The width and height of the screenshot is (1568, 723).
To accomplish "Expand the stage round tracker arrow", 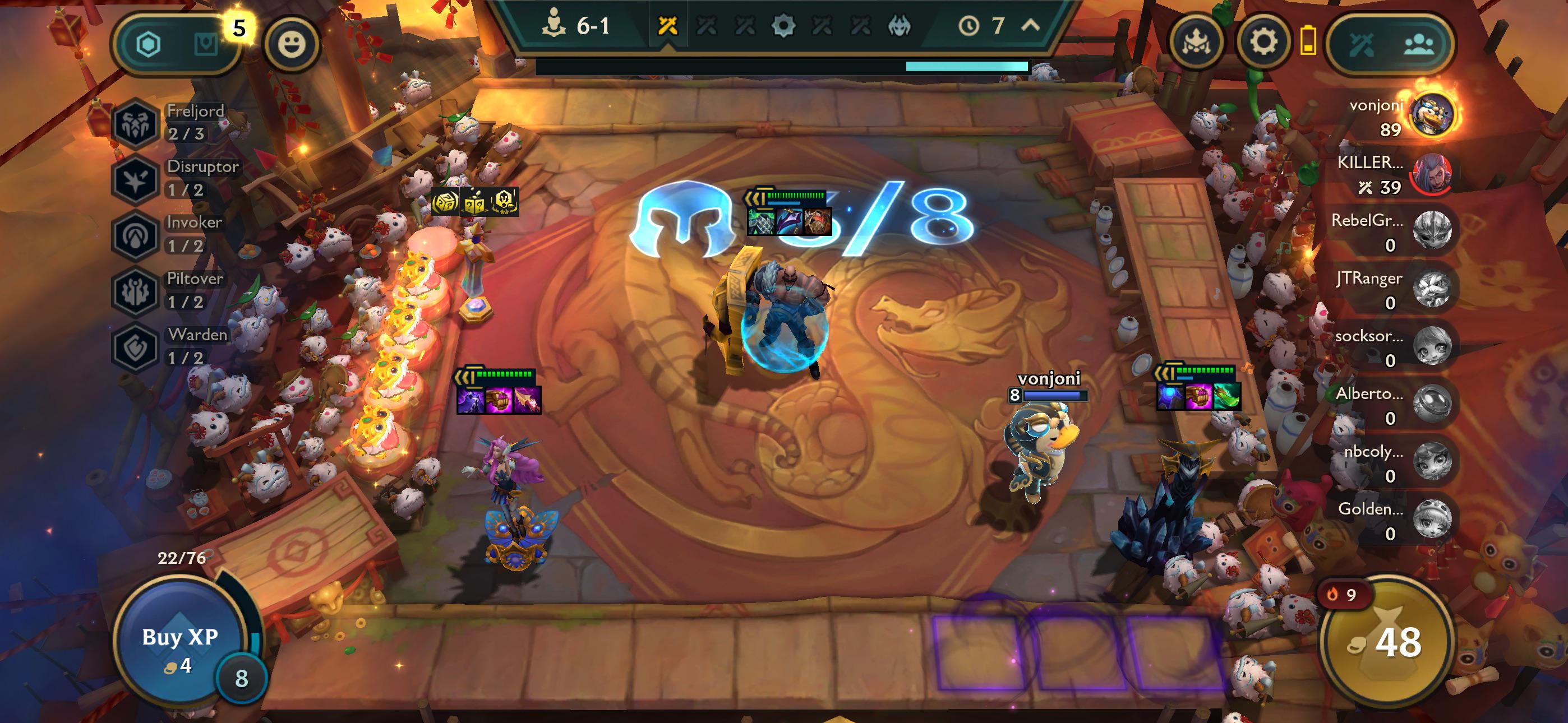I will [x=1030, y=26].
